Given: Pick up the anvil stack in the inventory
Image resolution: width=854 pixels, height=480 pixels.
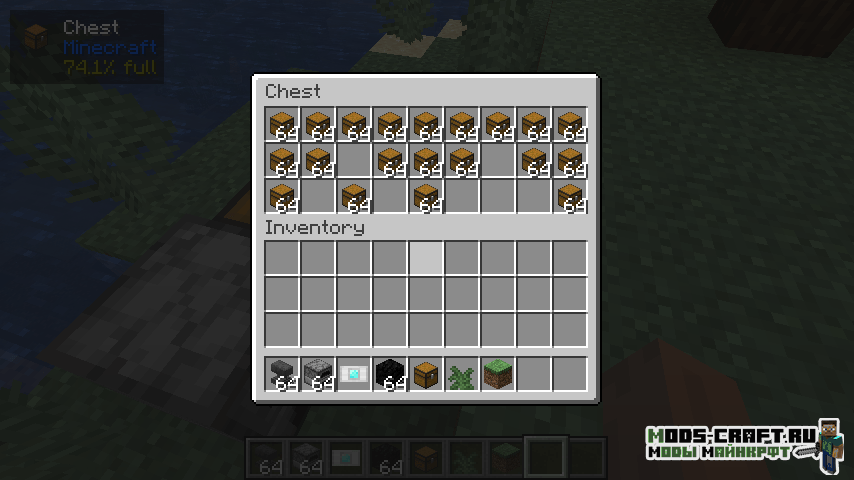Looking at the screenshot, I should click(282, 374).
